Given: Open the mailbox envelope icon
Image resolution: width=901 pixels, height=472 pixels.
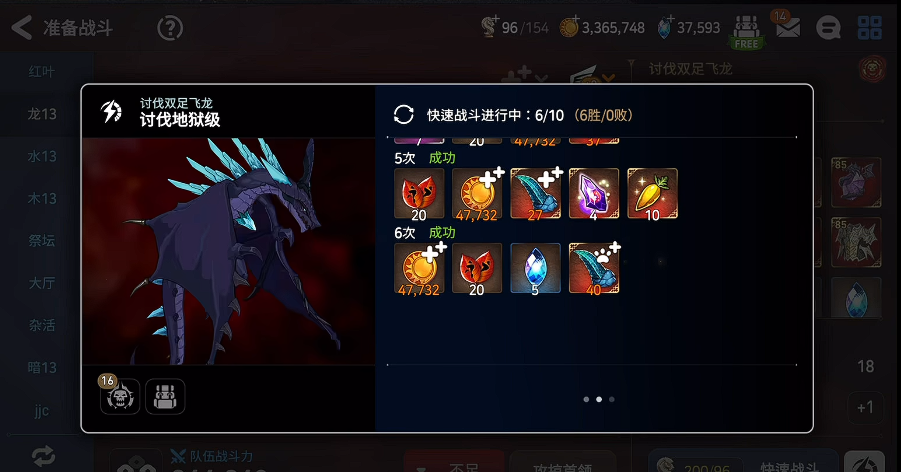Looking at the screenshot, I should click(x=788, y=29).
